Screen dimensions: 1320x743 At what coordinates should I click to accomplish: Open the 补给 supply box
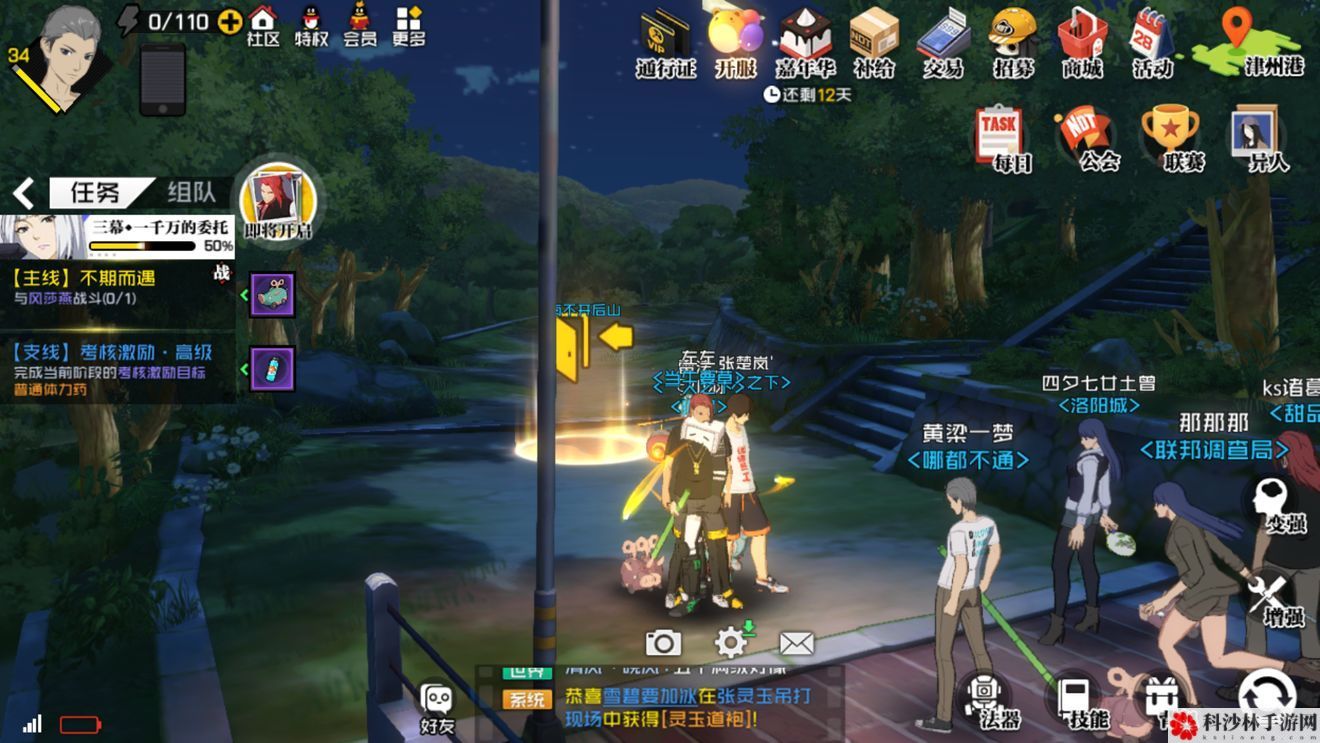tap(874, 40)
